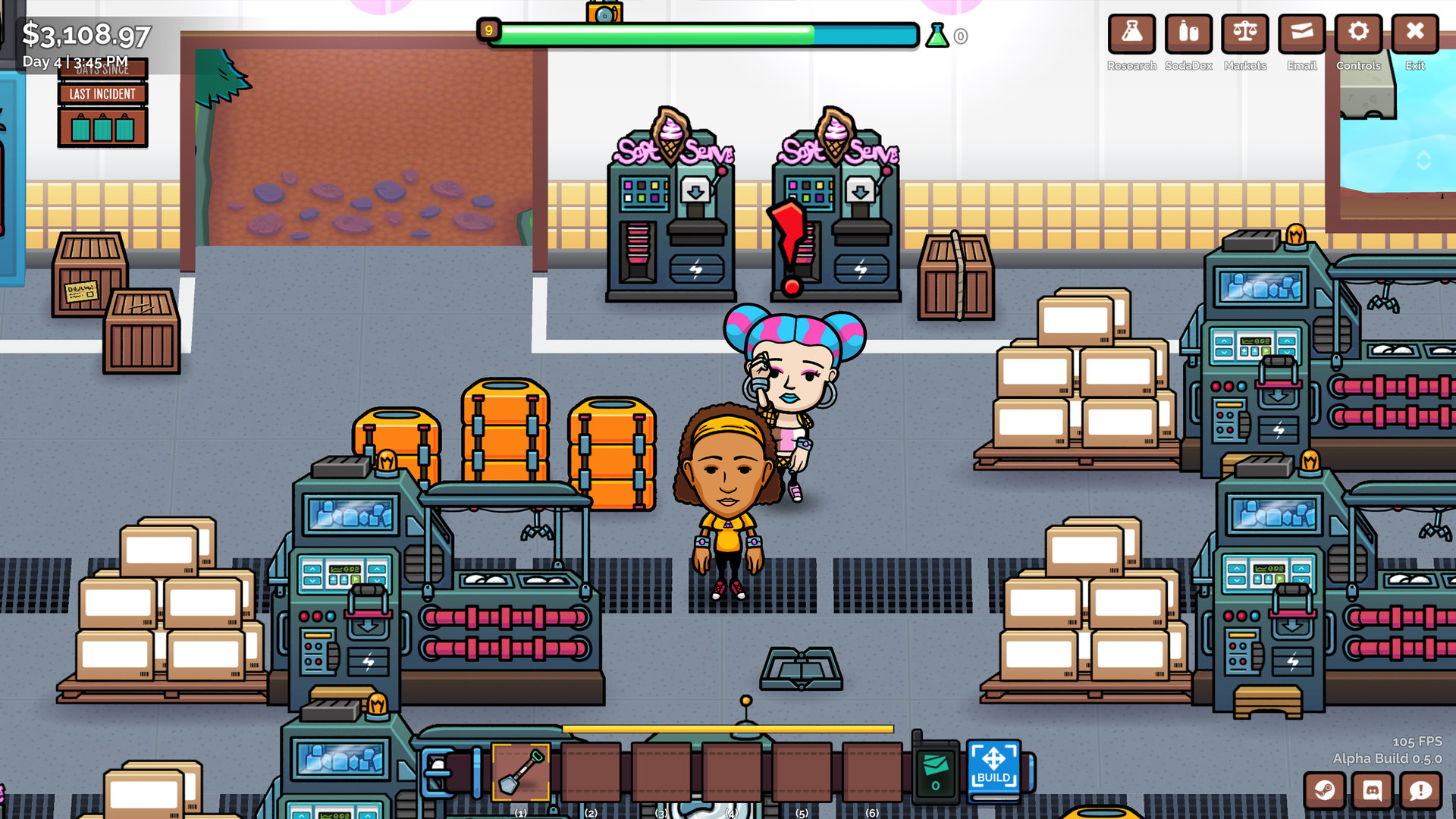Click the flask counter showing 0
This screenshot has height=819, width=1456.
tap(946, 36)
